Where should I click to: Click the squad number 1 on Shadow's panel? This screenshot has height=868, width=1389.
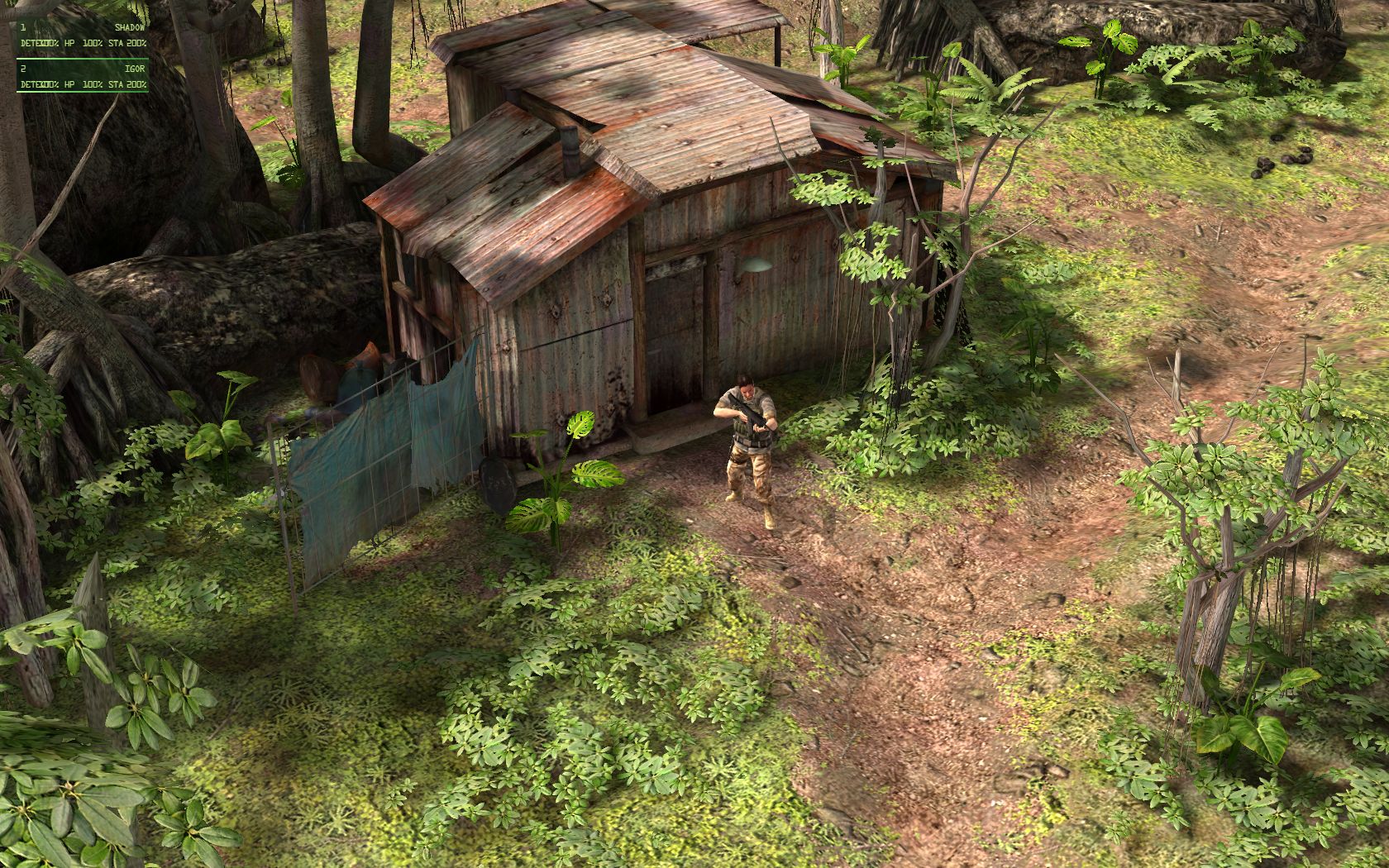[x=23, y=27]
